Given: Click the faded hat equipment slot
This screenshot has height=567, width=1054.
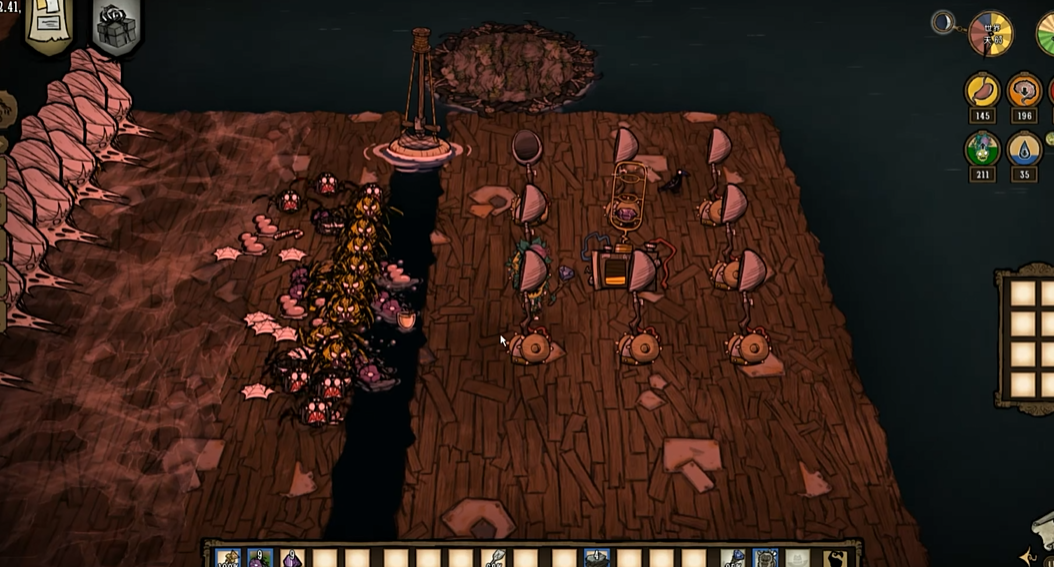Looking at the screenshot, I should coord(797,558).
